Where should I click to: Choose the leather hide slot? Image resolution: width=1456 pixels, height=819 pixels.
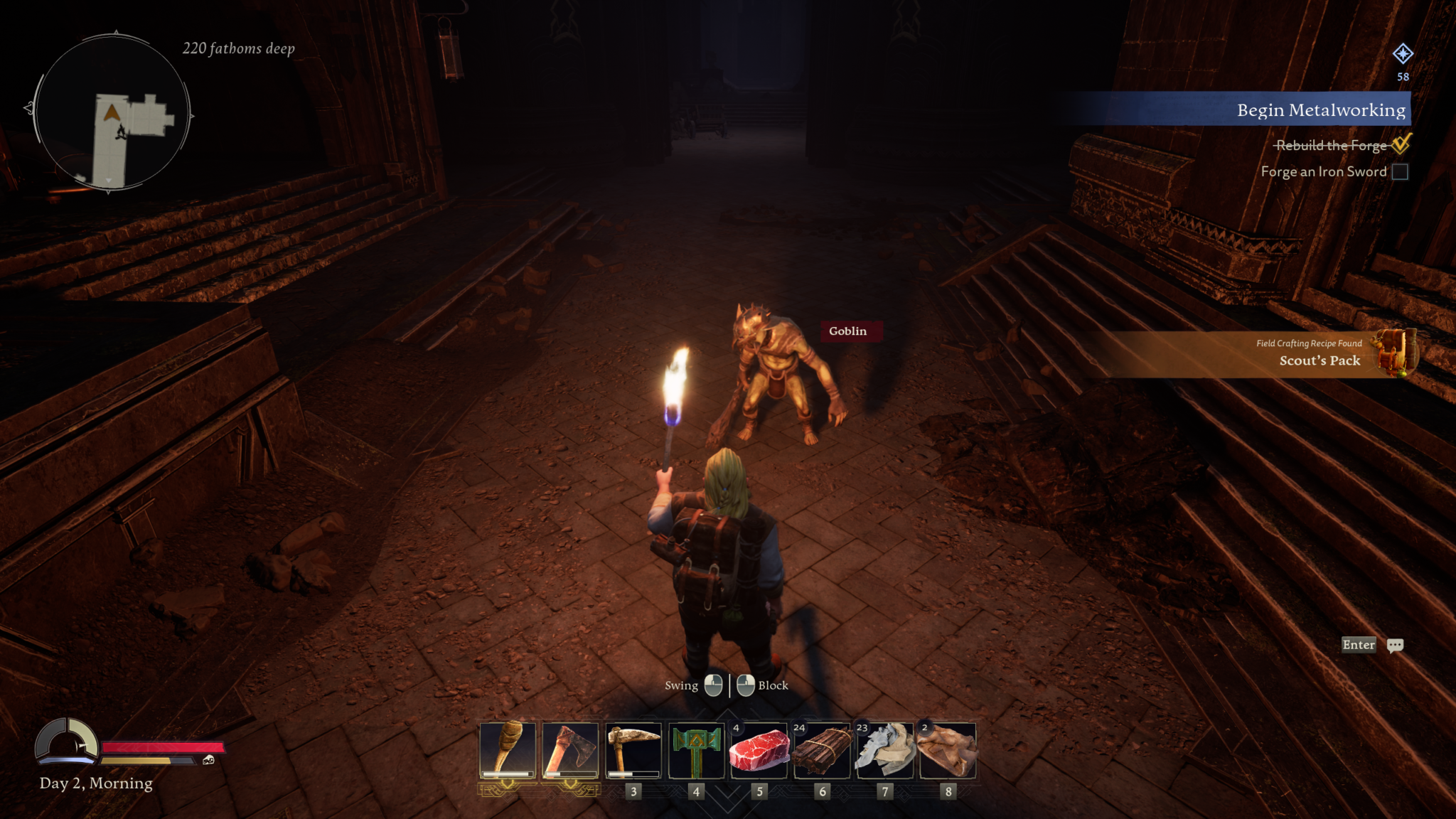(x=948, y=751)
